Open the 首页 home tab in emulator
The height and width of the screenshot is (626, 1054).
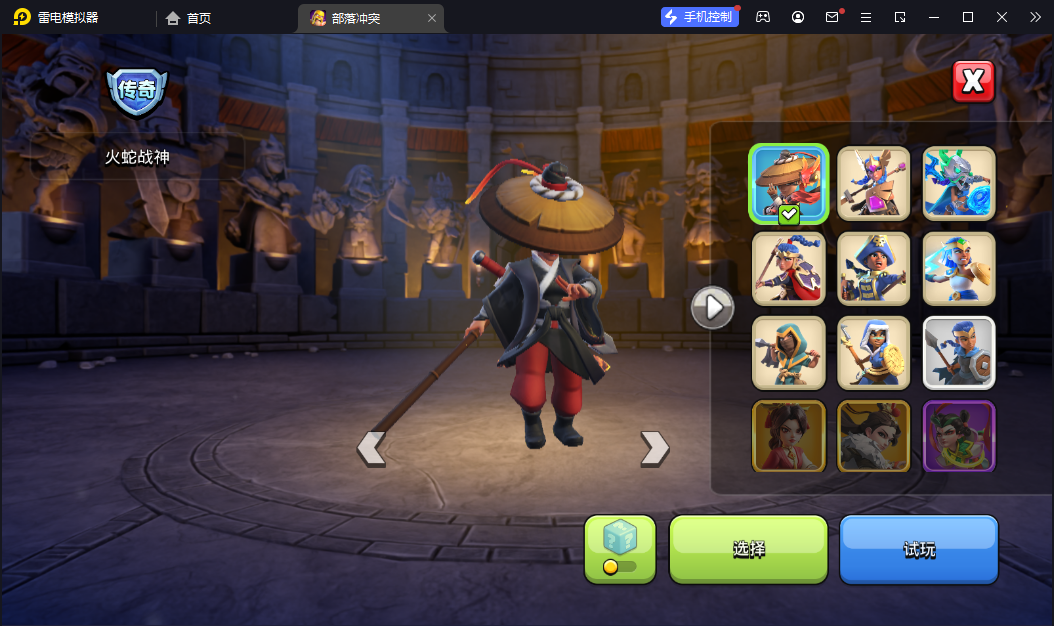189,17
